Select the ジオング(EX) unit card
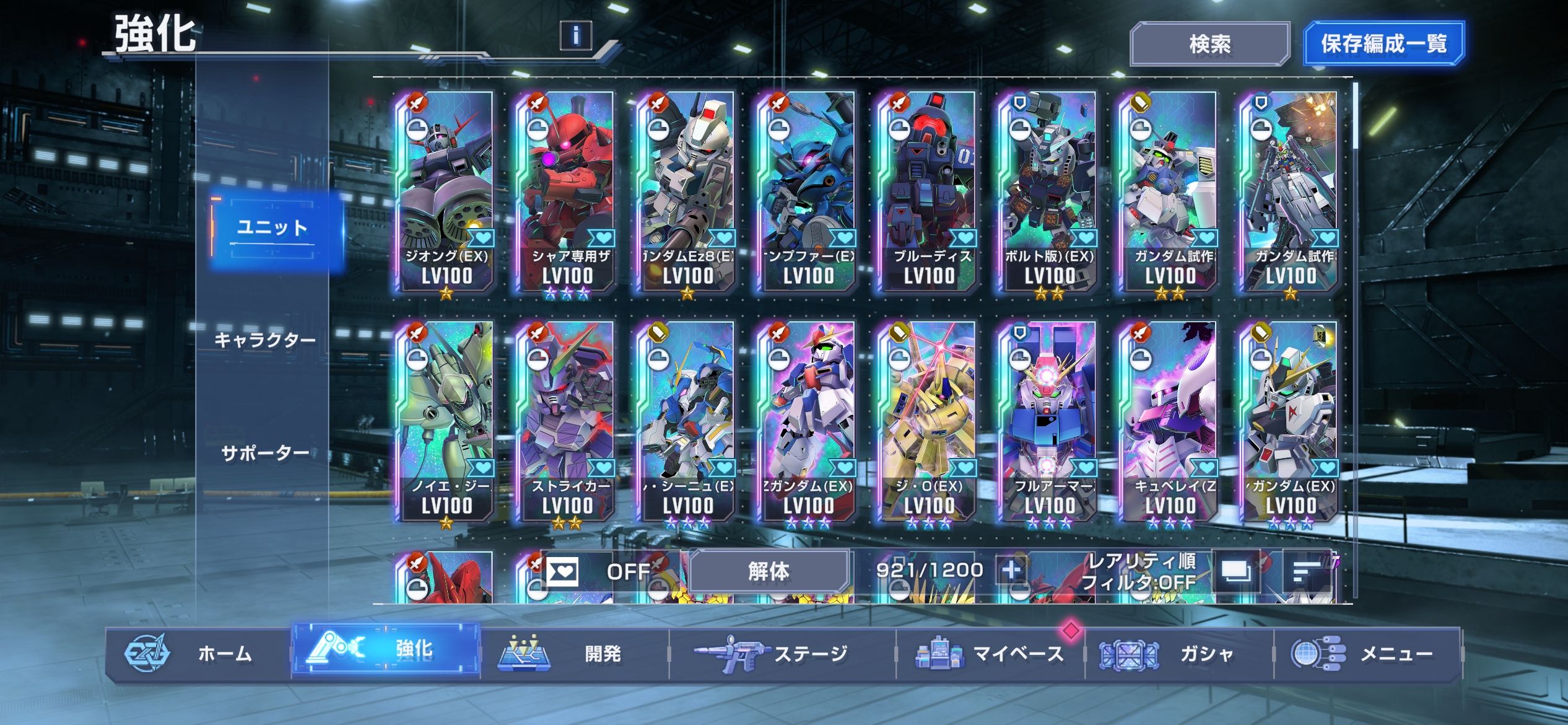The width and height of the screenshot is (1568, 725). (x=446, y=192)
